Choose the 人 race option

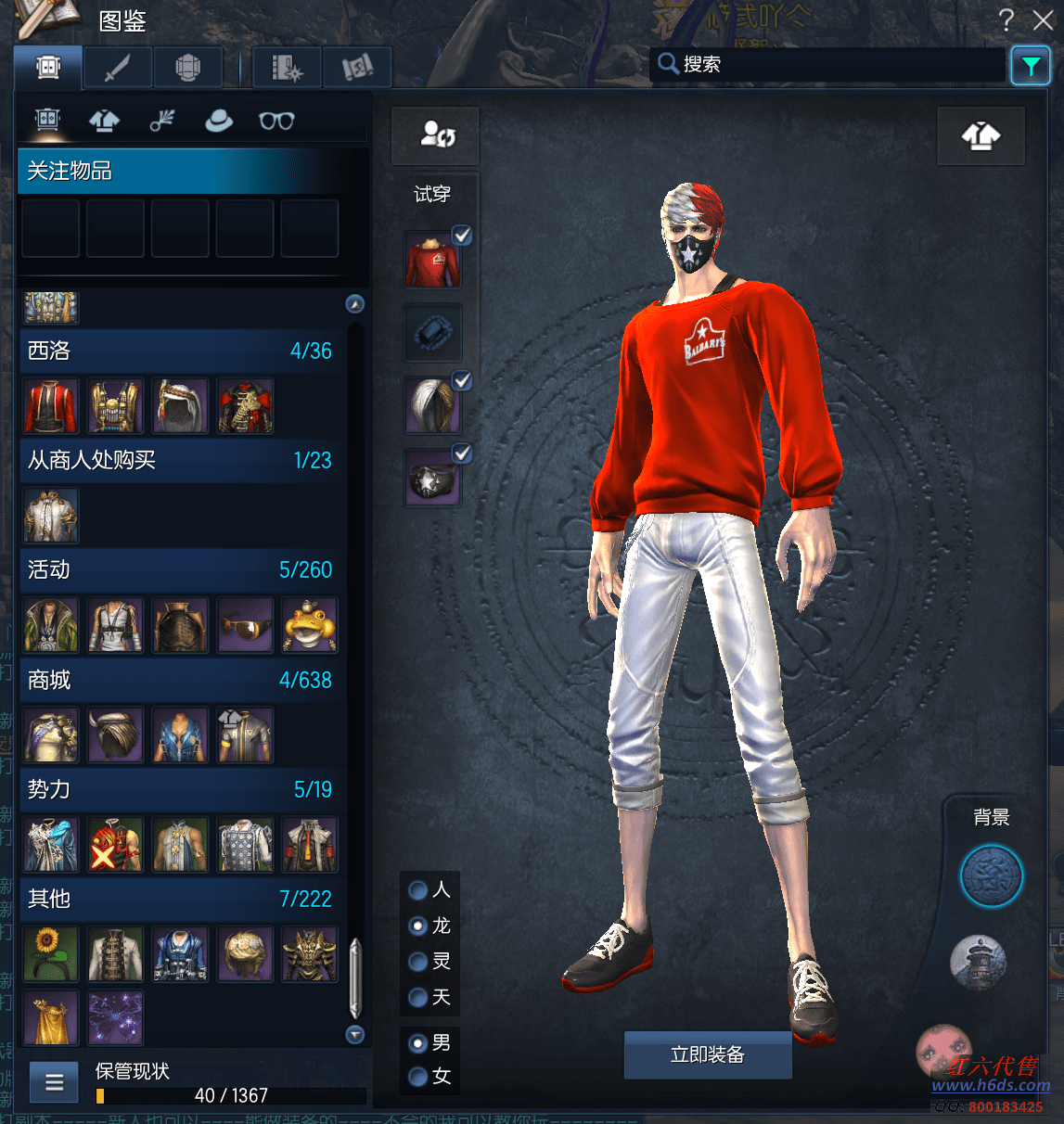point(418,890)
